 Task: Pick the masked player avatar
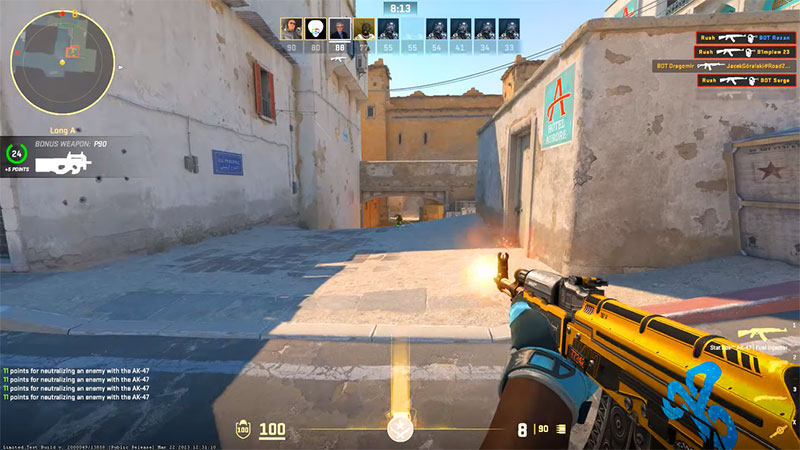[x=364, y=29]
